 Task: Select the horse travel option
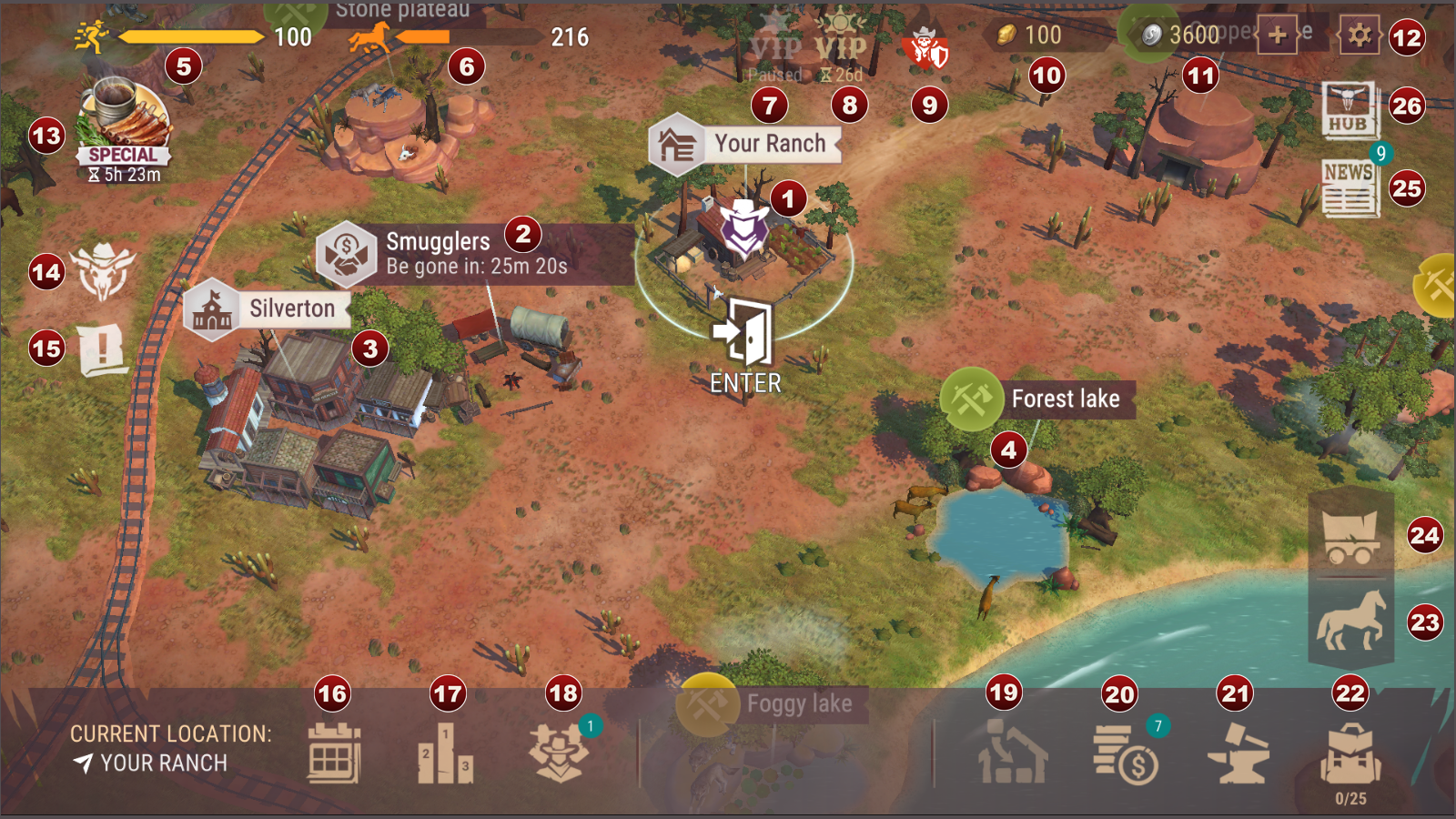tap(1351, 621)
